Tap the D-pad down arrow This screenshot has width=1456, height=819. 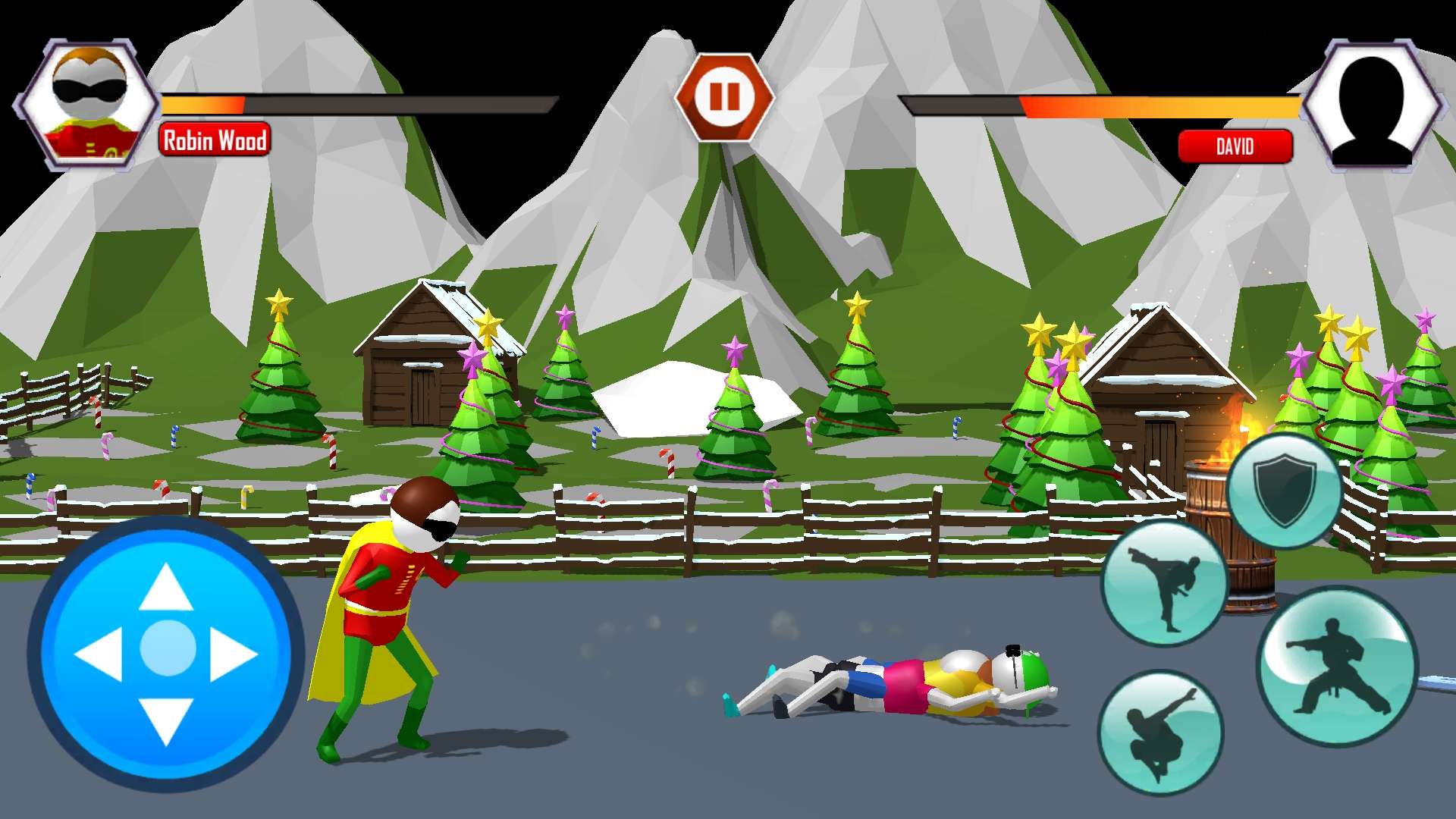[167, 720]
